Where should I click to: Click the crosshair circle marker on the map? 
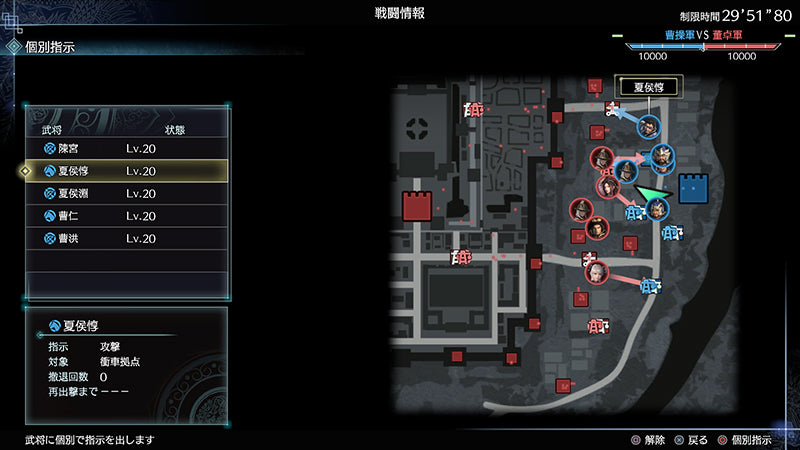pyautogui.click(x=419, y=128)
